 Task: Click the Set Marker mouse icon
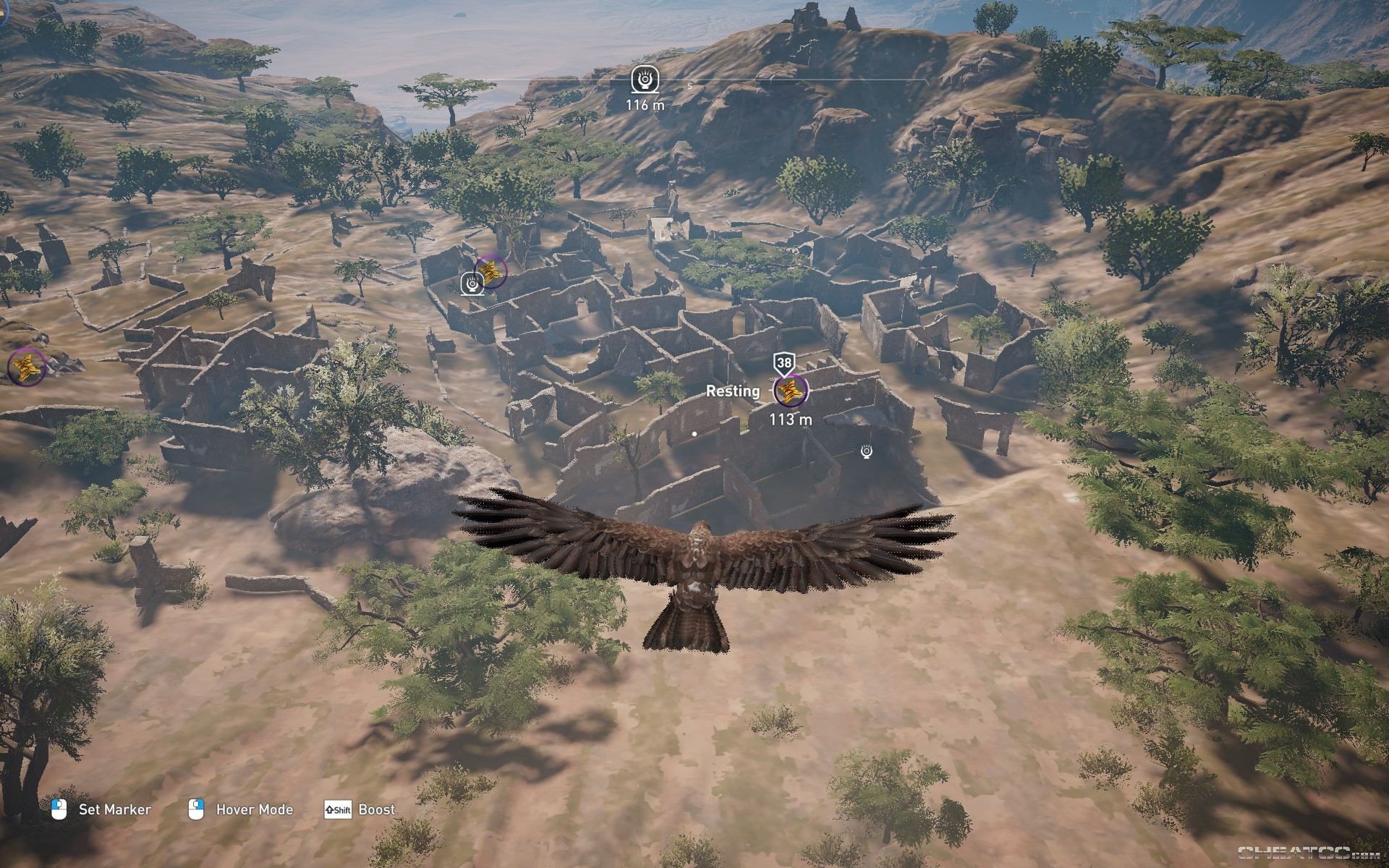59,809
